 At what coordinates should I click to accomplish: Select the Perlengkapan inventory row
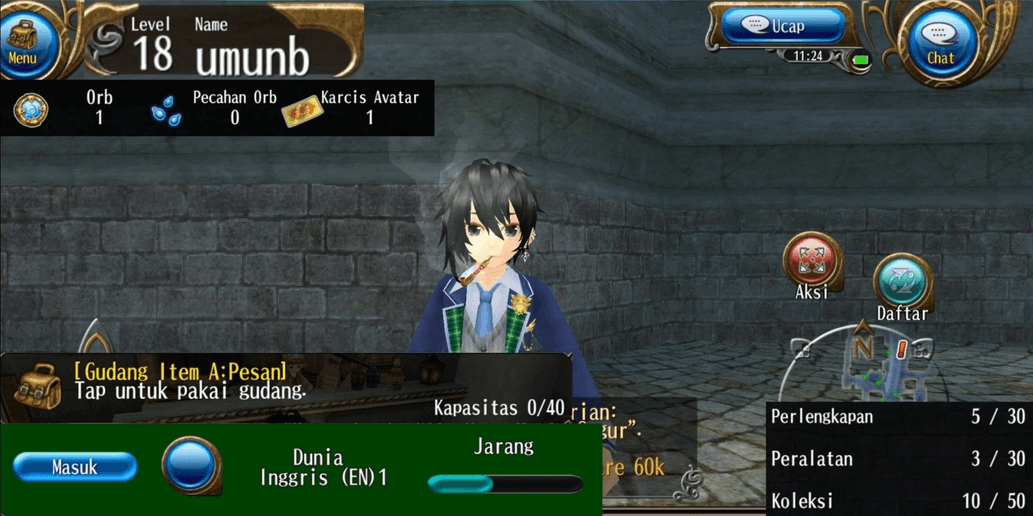[897, 417]
